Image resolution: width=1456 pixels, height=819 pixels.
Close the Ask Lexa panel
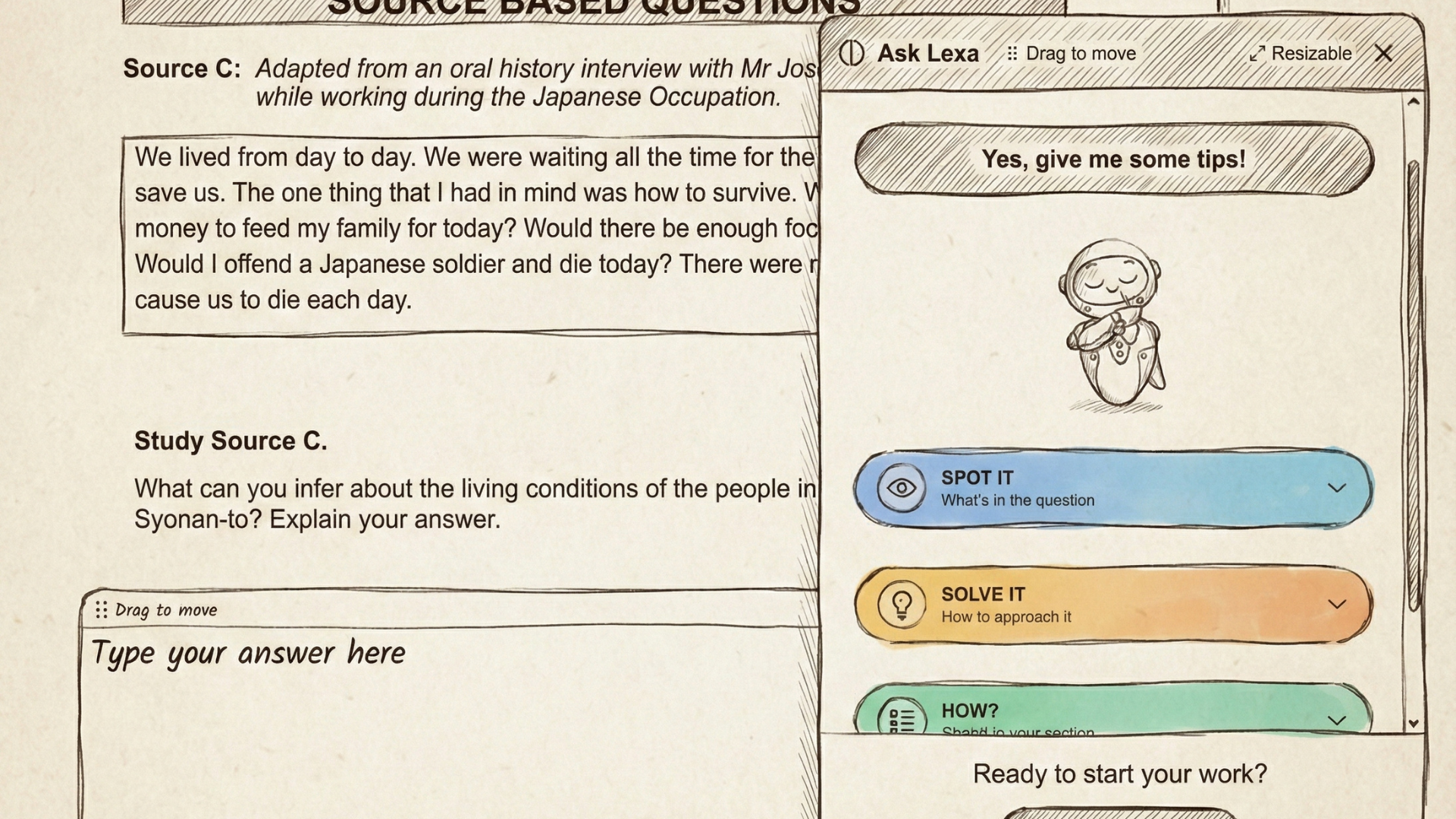[1385, 53]
